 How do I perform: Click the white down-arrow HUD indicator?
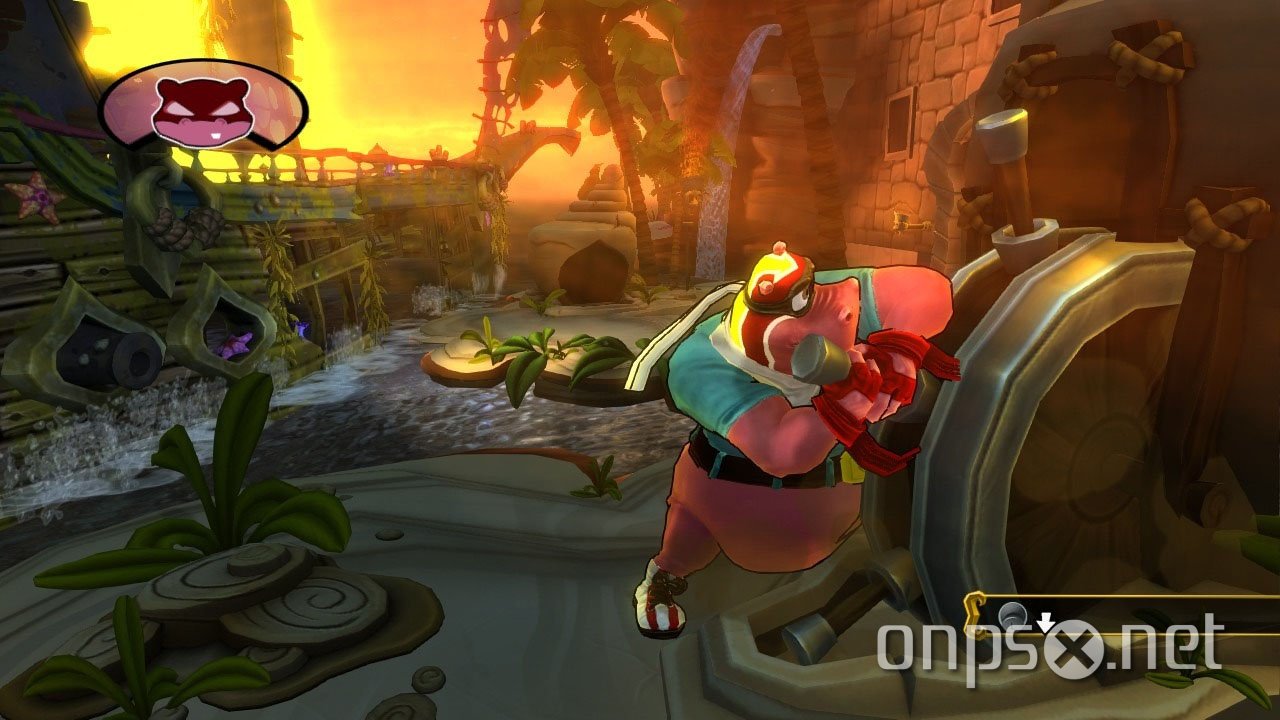tap(1045, 622)
